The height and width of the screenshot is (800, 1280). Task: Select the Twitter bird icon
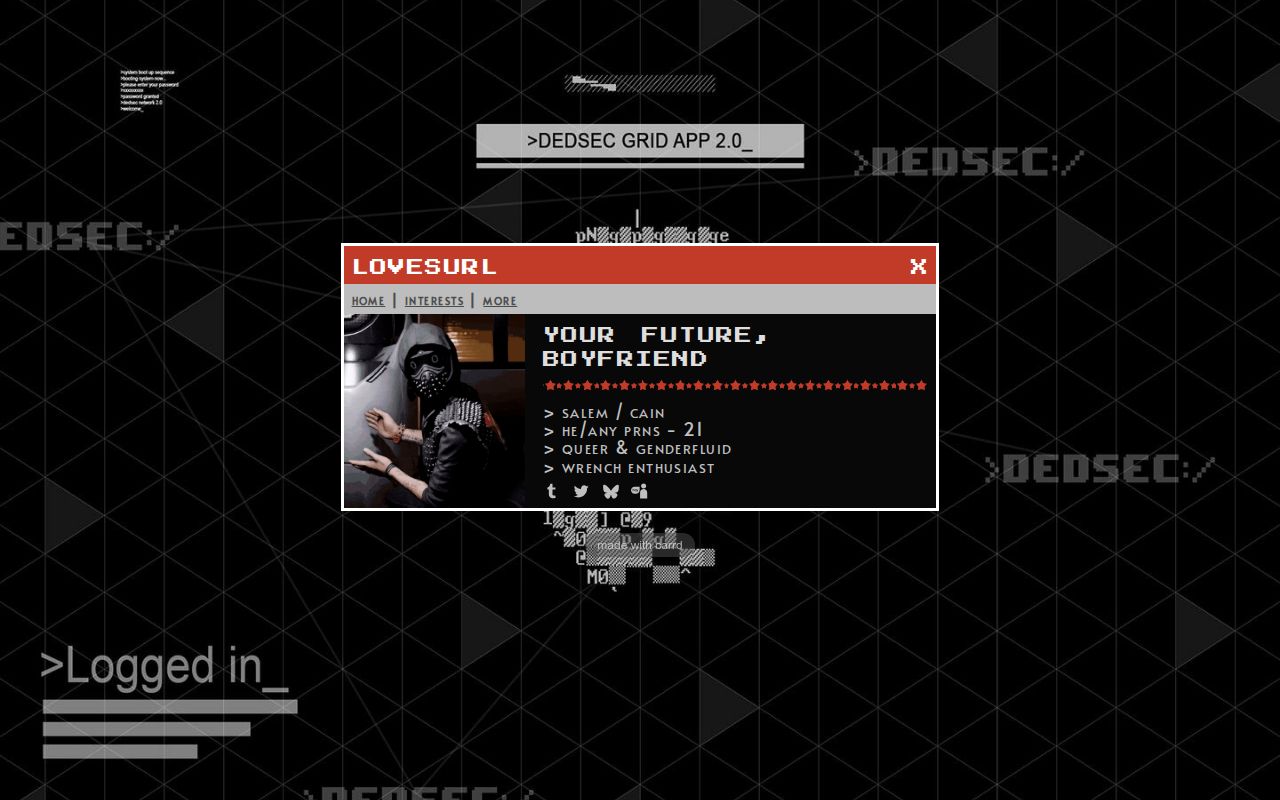tap(581, 491)
